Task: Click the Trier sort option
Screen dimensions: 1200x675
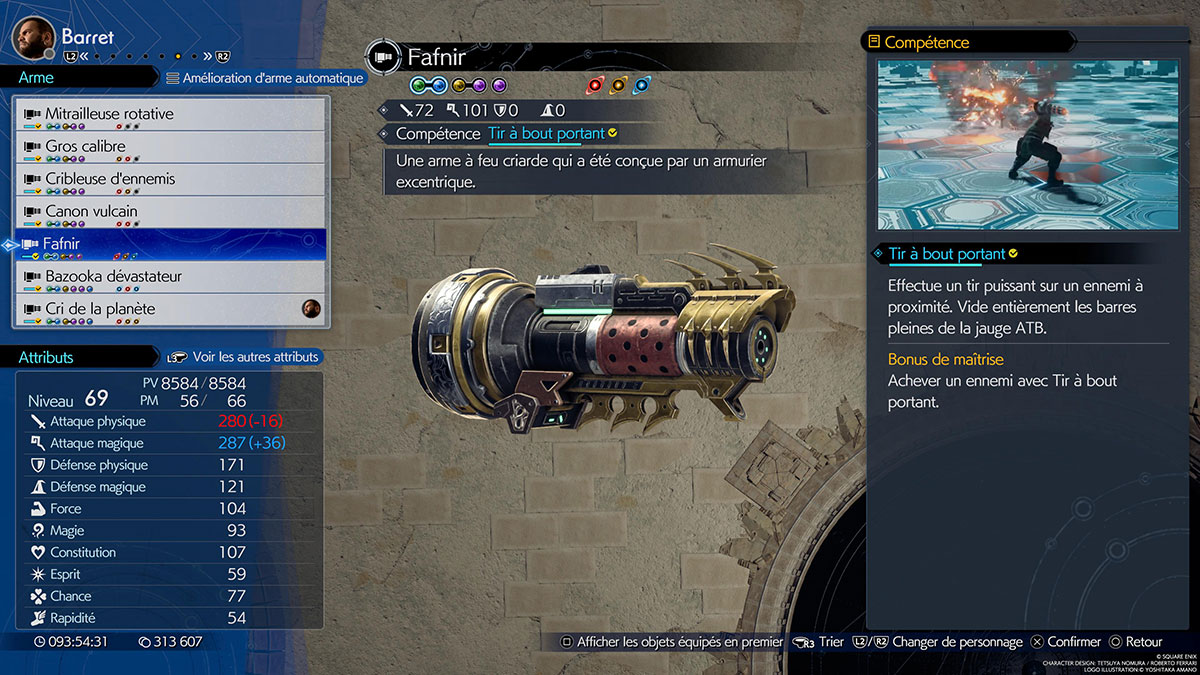Action: click(819, 642)
